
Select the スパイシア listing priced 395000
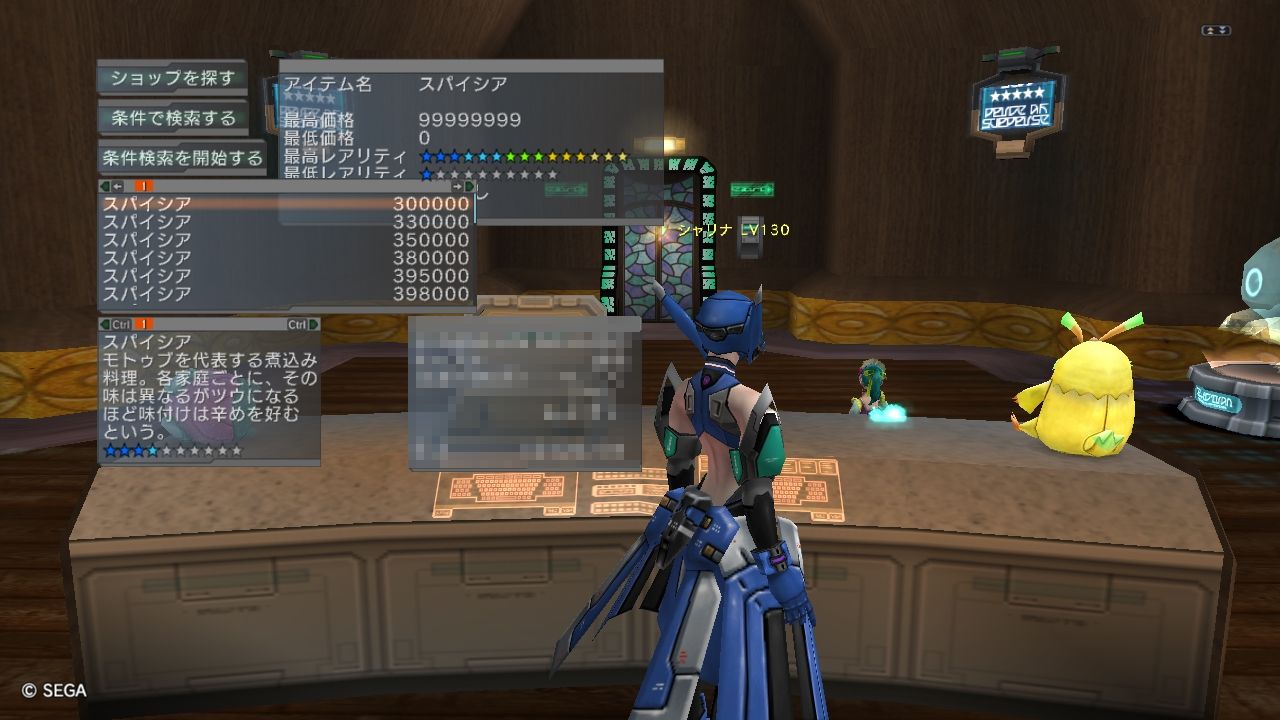coord(287,276)
